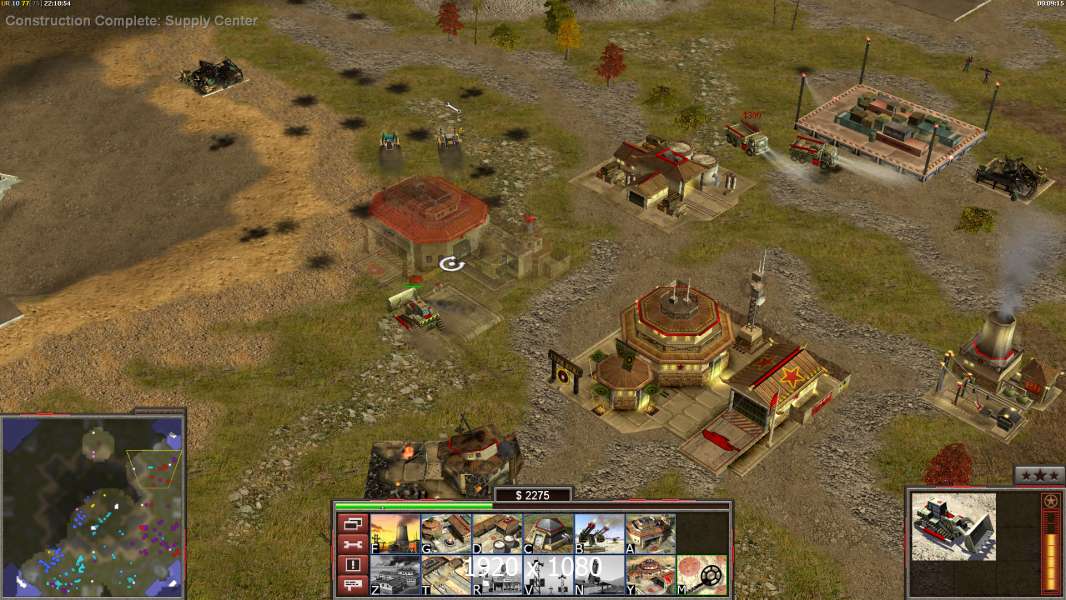Activate the mine-detector icon labeled M
Screen dimensions: 1066x600
click(701, 574)
